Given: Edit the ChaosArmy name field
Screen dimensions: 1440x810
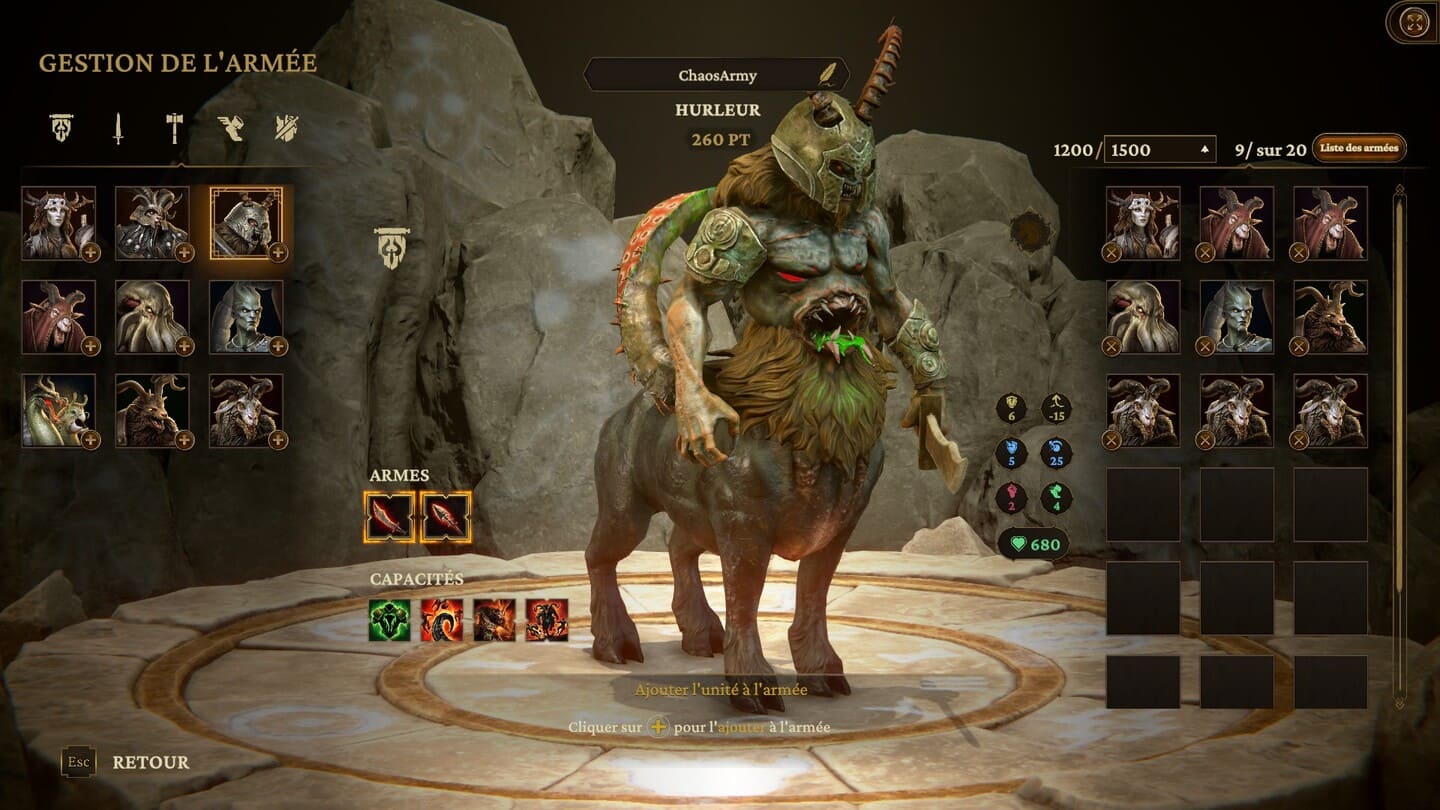Looking at the screenshot, I should [x=716, y=75].
